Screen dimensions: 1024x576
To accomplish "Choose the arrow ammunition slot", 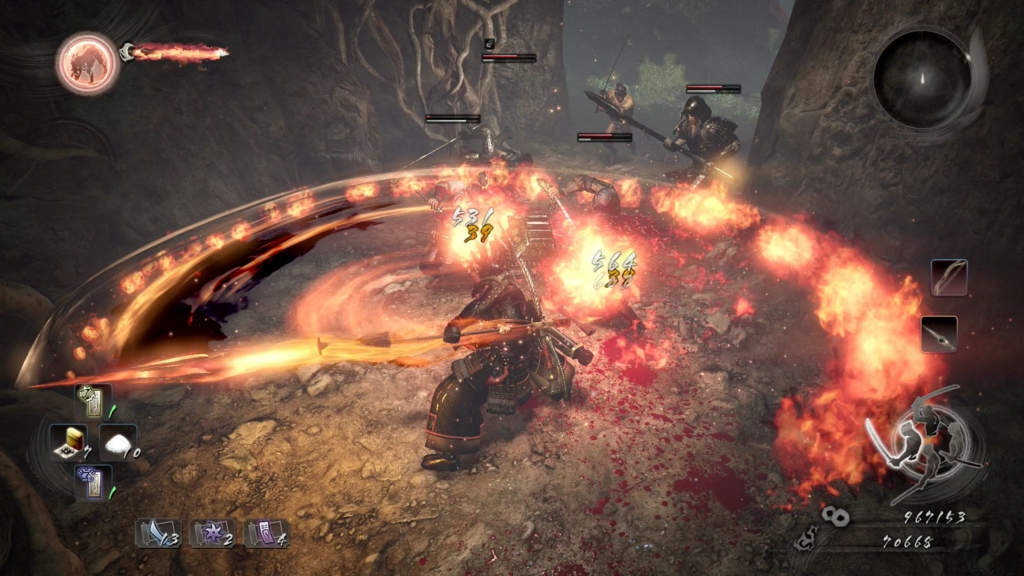I will [x=939, y=334].
